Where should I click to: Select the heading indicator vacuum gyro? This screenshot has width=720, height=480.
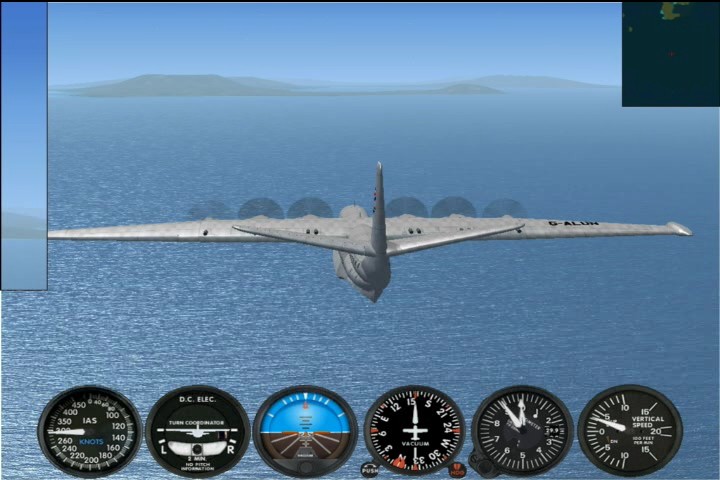[414, 430]
